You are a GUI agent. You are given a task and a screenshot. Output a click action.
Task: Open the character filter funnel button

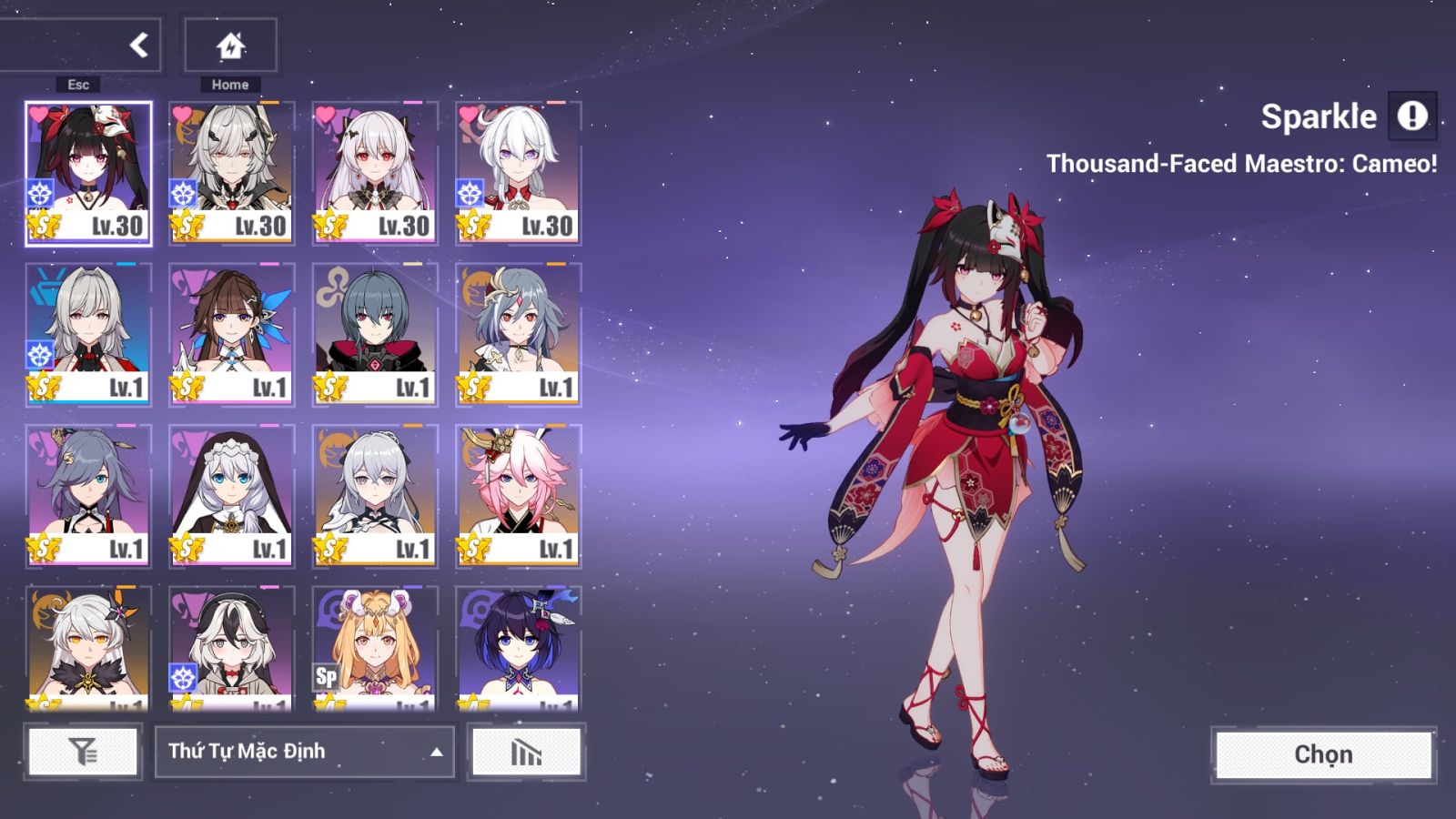click(x=83, y=752)
